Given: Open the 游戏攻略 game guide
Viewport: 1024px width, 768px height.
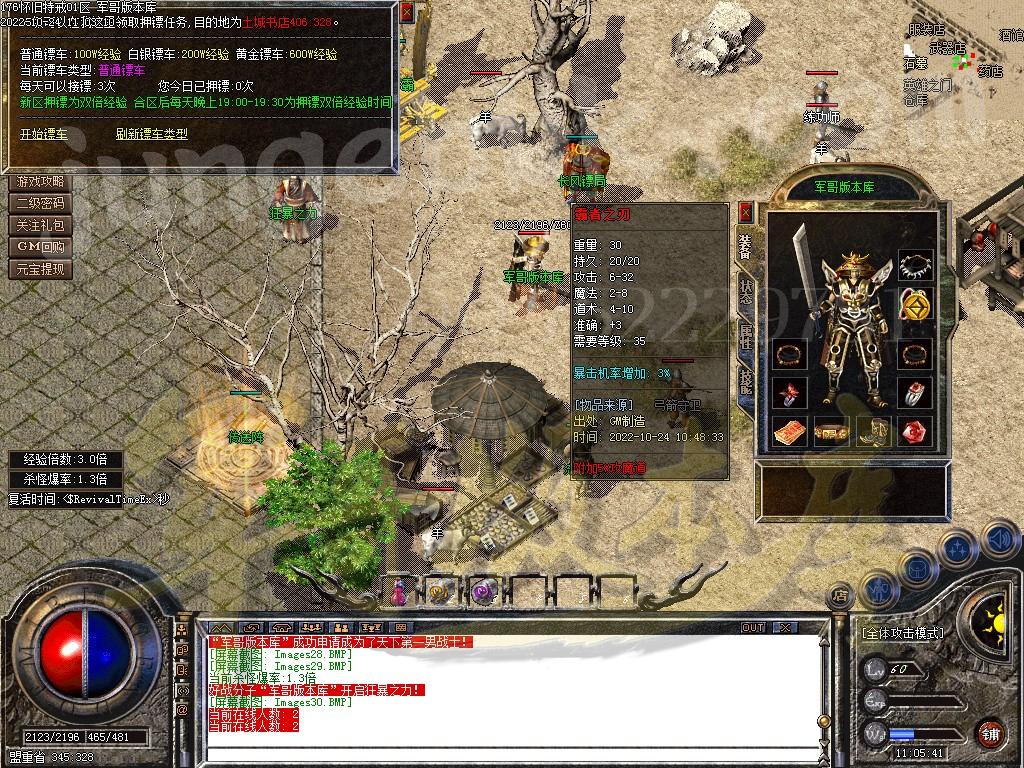Looking at the screenshot, I should point(40,182).
